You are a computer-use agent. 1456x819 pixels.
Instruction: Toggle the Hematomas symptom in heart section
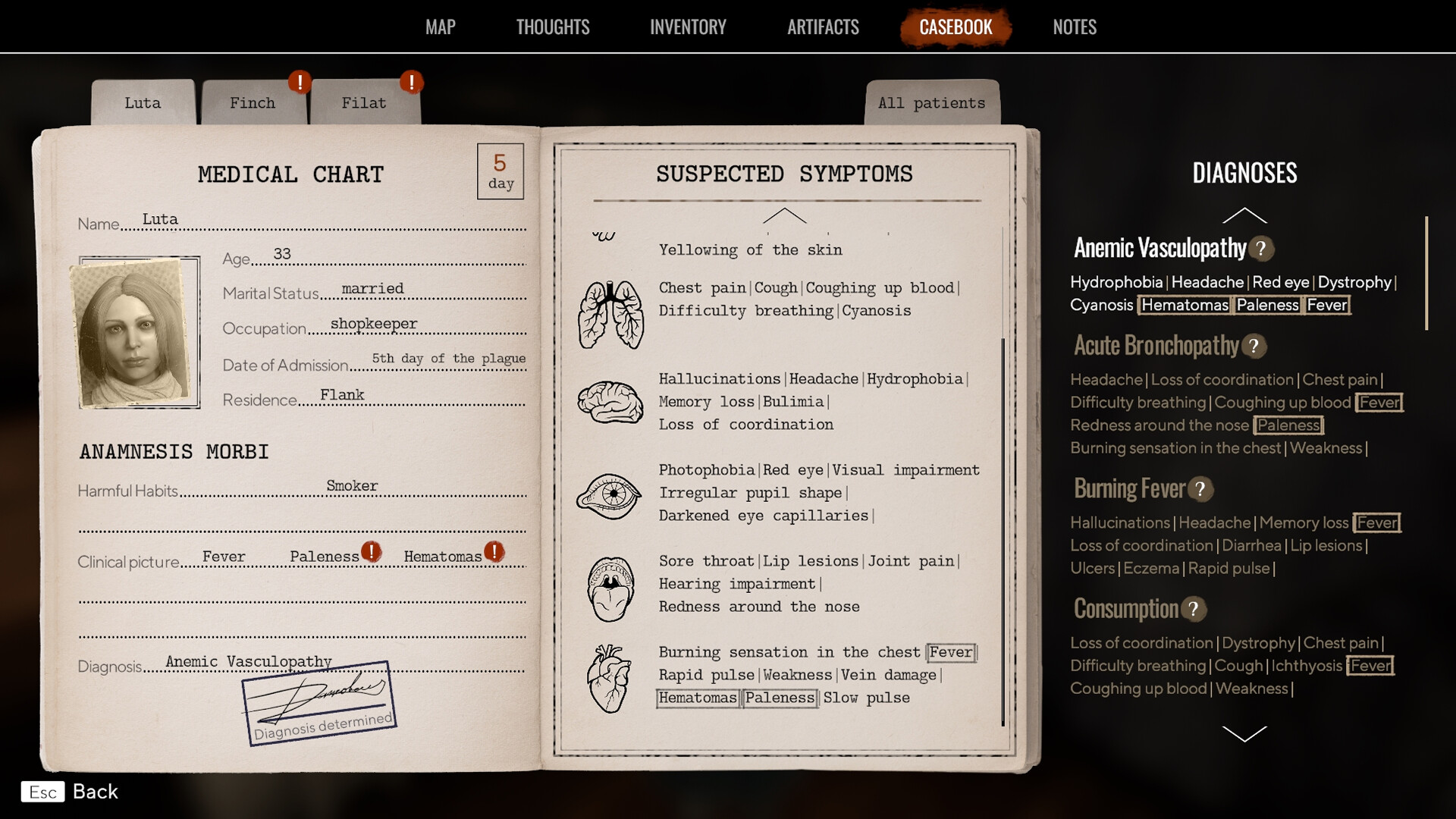(697, 698)
